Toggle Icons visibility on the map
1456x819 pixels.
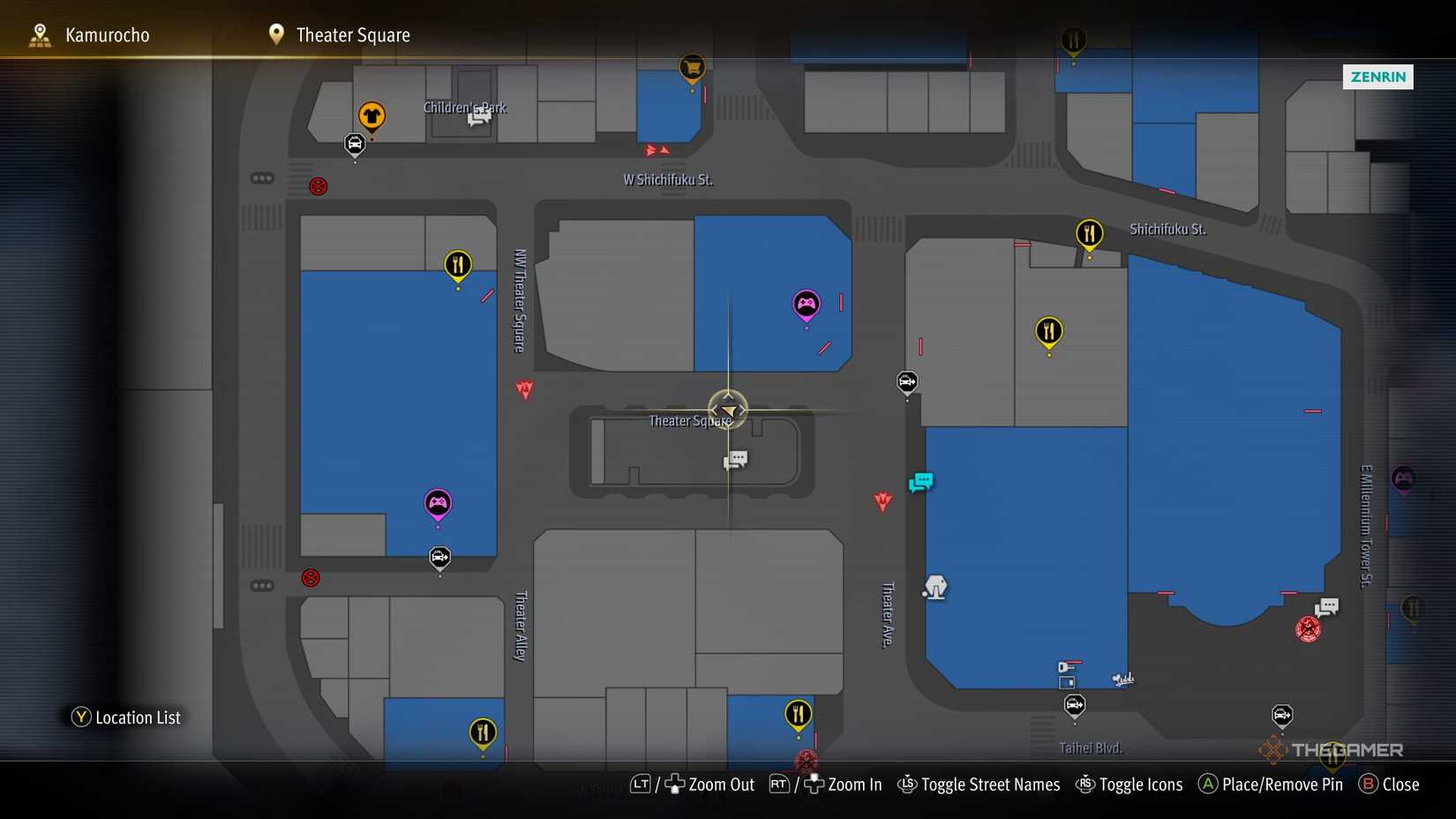point(1141,784)
